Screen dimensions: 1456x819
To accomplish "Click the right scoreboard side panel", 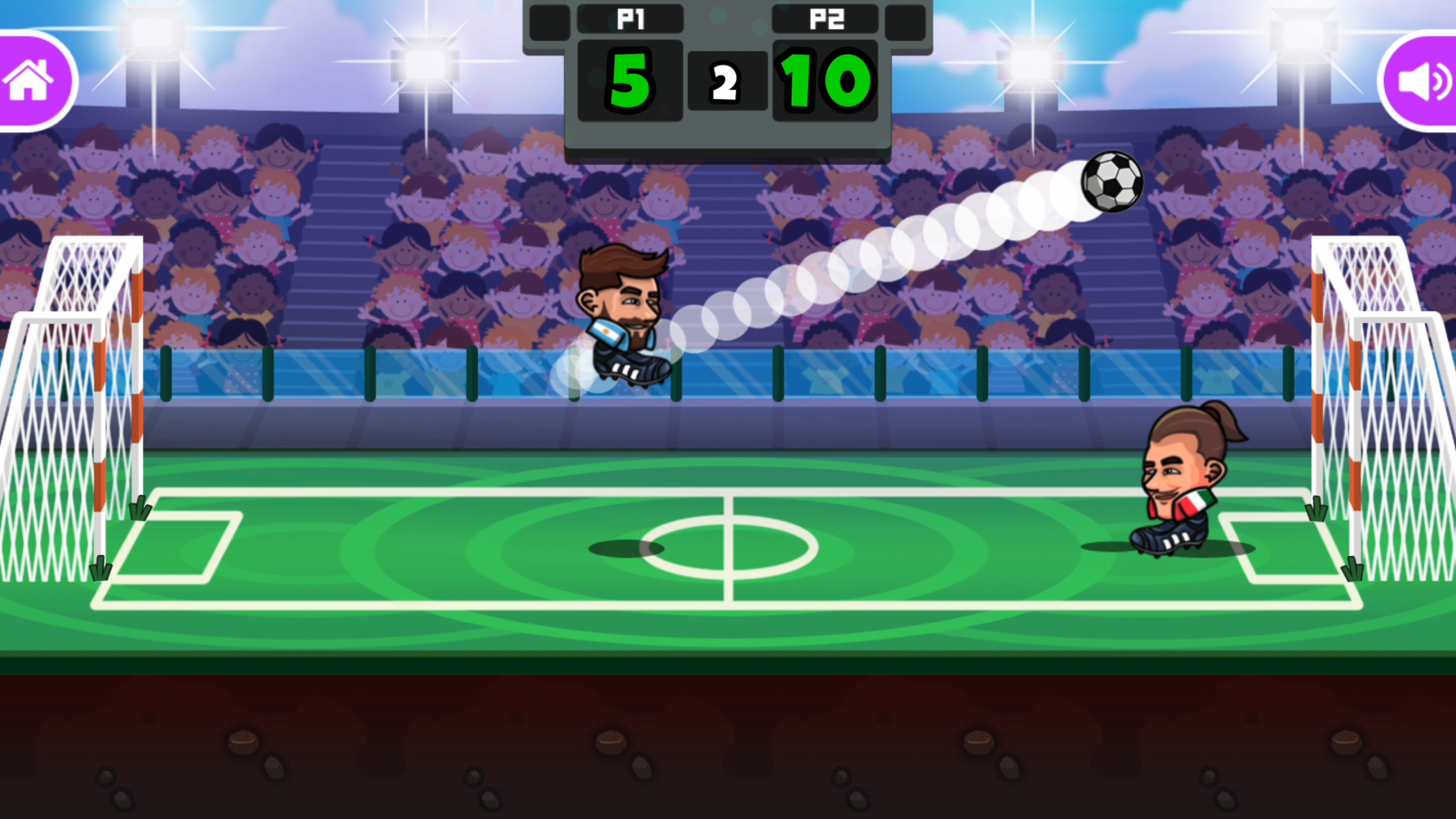I will click(x=905, y=23).
